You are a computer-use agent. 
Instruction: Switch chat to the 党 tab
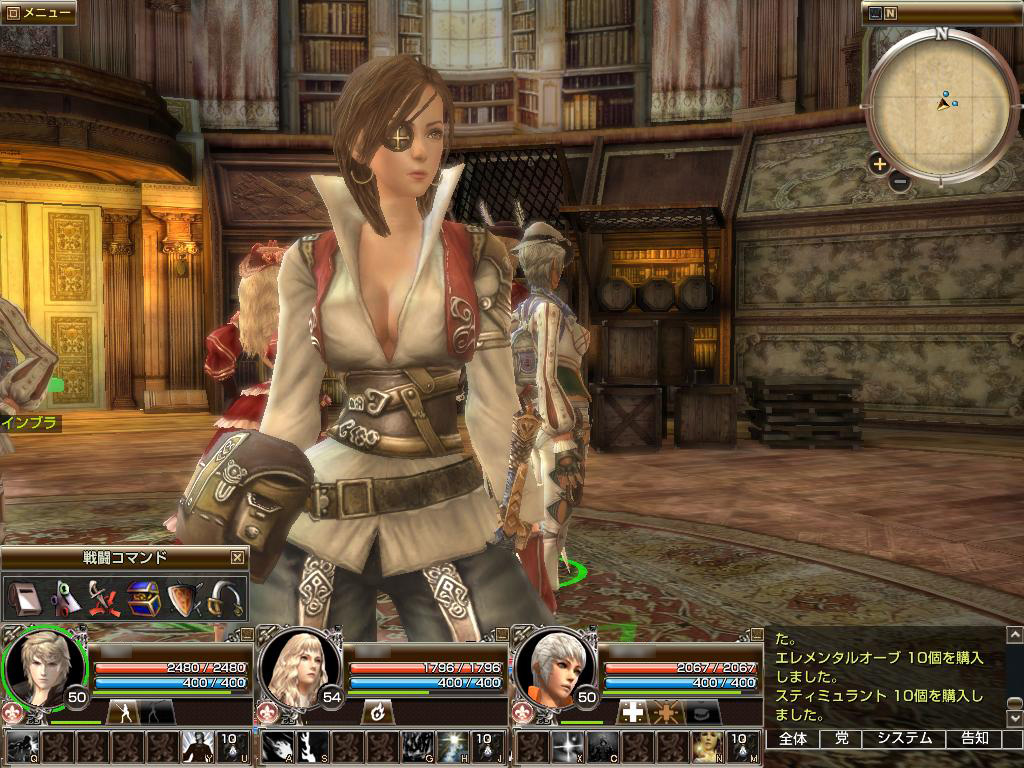(x=841, y=739)
